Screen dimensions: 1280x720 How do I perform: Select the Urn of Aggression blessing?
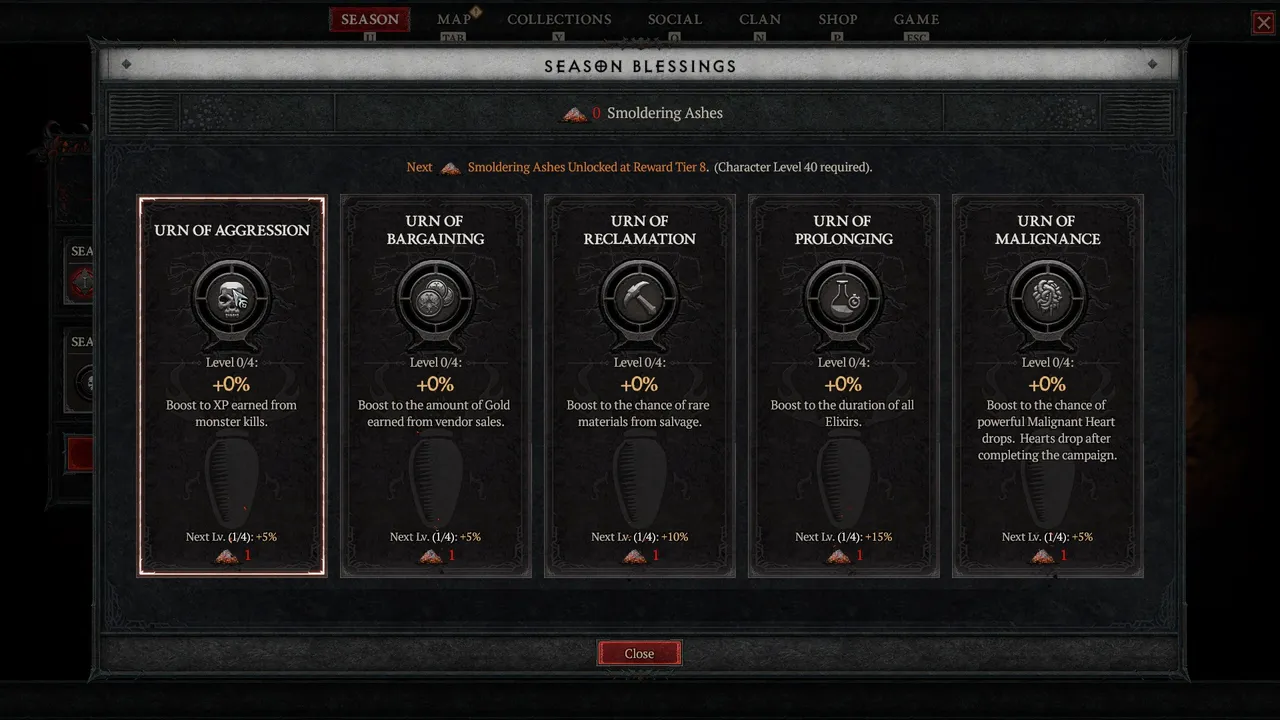pyautogui.click(x=232, y=386)
